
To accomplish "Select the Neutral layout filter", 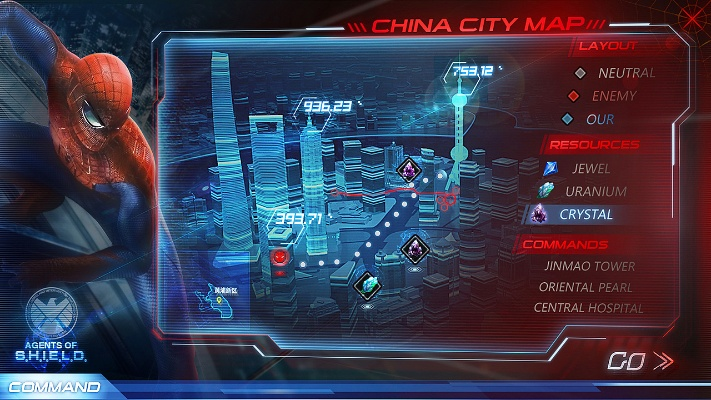I will pyautogui.click(x=615, y=73).
